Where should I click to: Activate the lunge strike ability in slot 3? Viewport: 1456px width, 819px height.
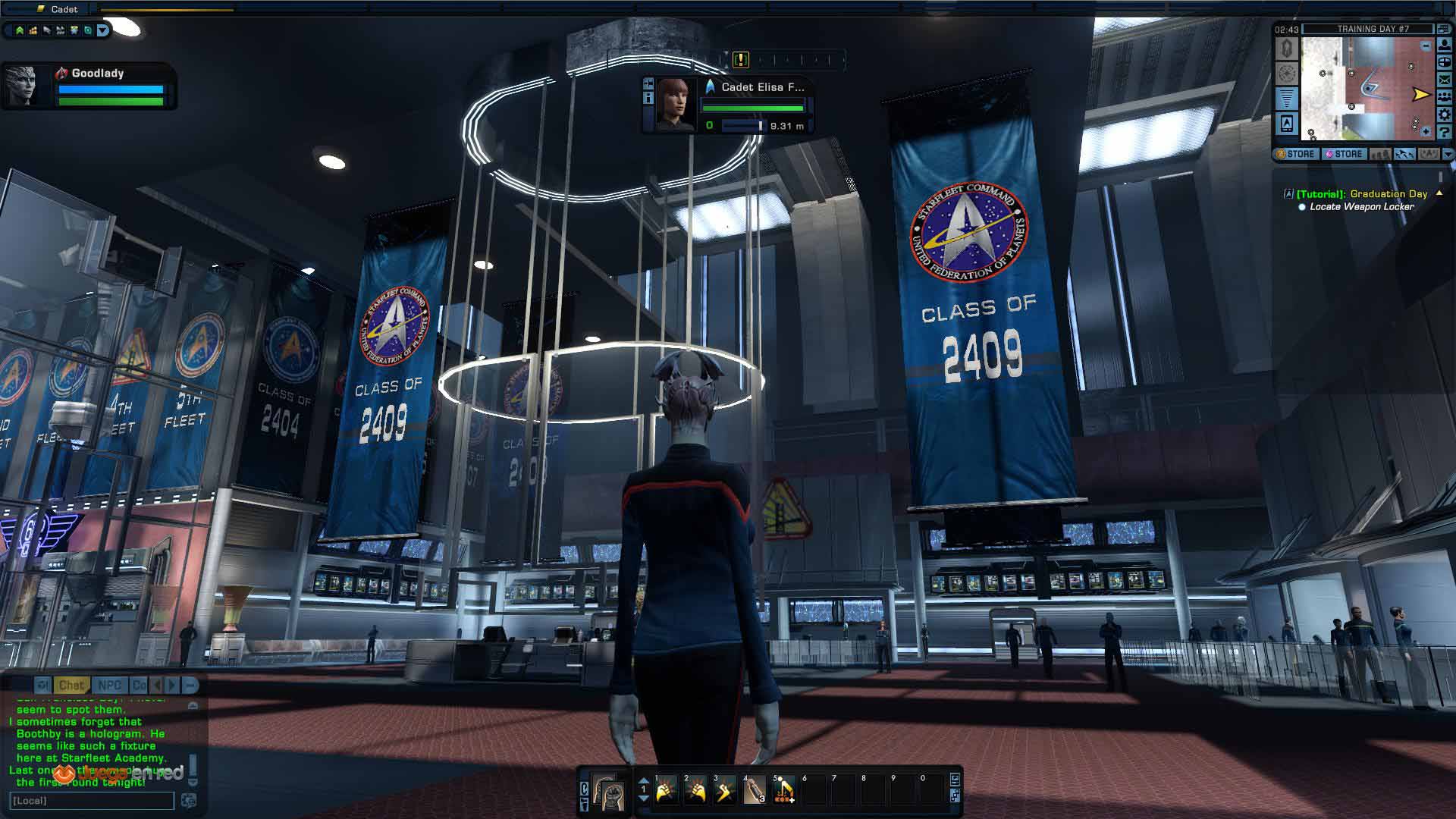(x=725, y=792)
